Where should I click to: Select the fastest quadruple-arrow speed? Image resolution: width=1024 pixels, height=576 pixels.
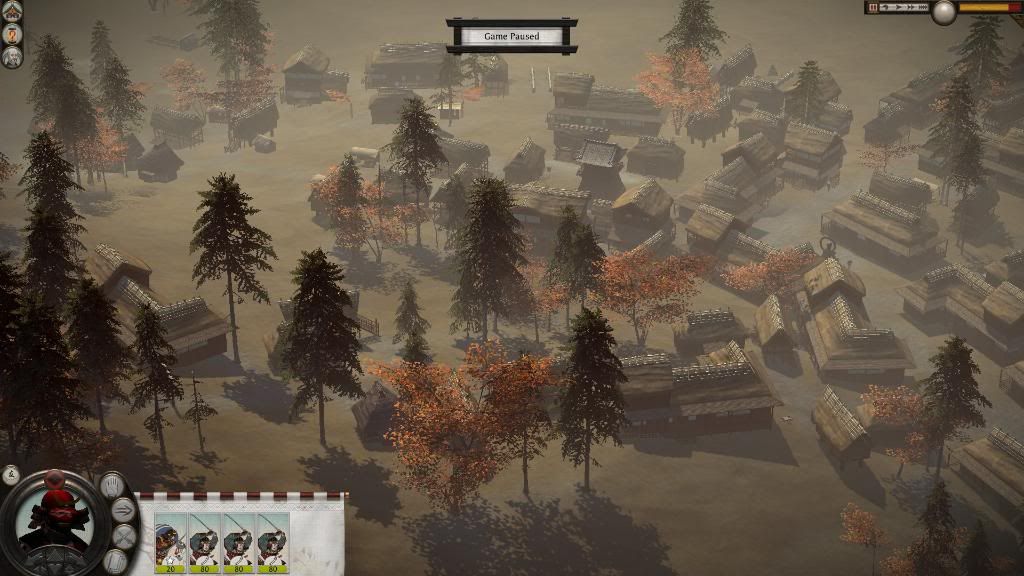tap(921, 7)
